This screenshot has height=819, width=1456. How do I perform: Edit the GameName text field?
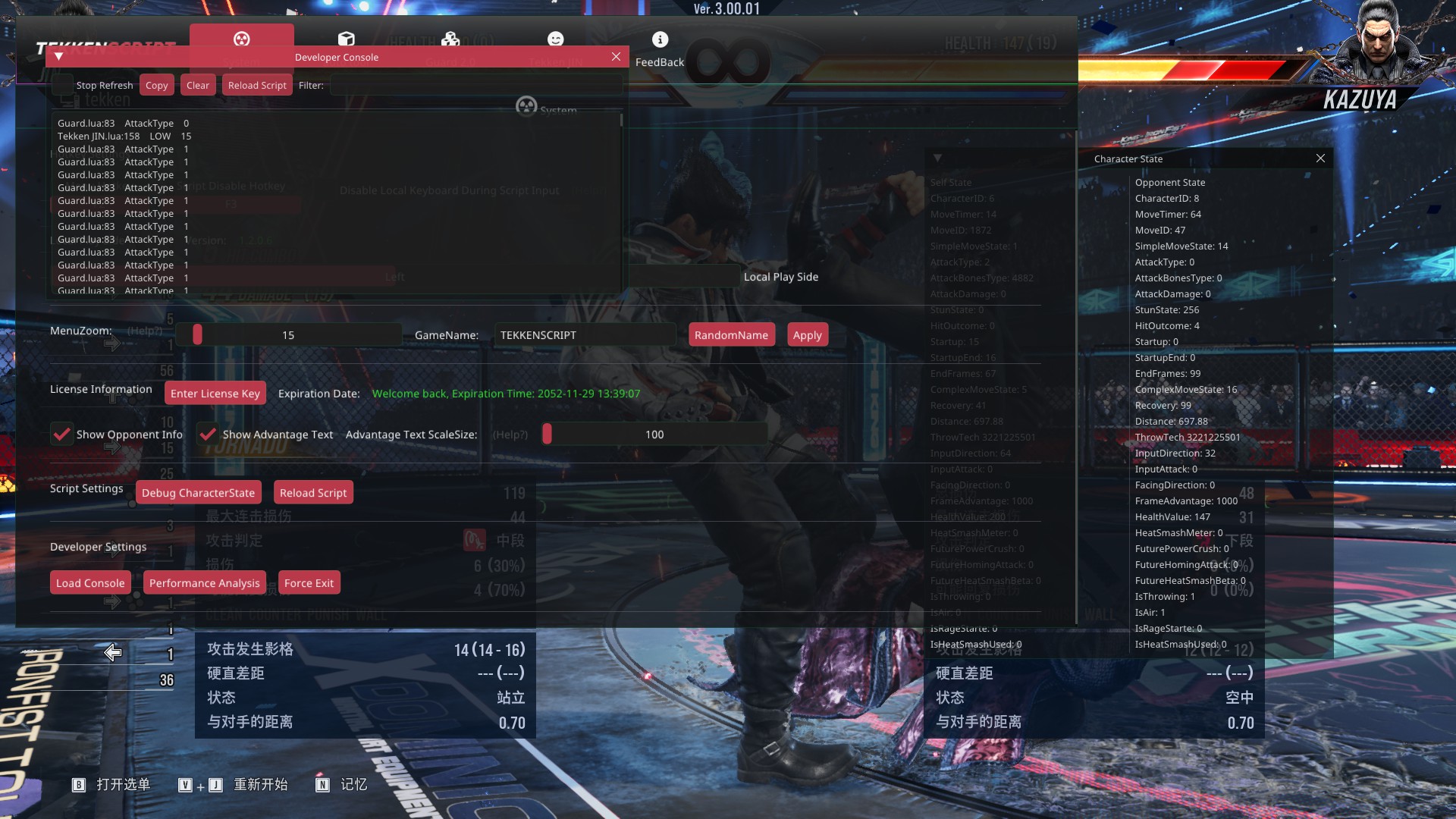pyautogui.click(x=584, y=334)
